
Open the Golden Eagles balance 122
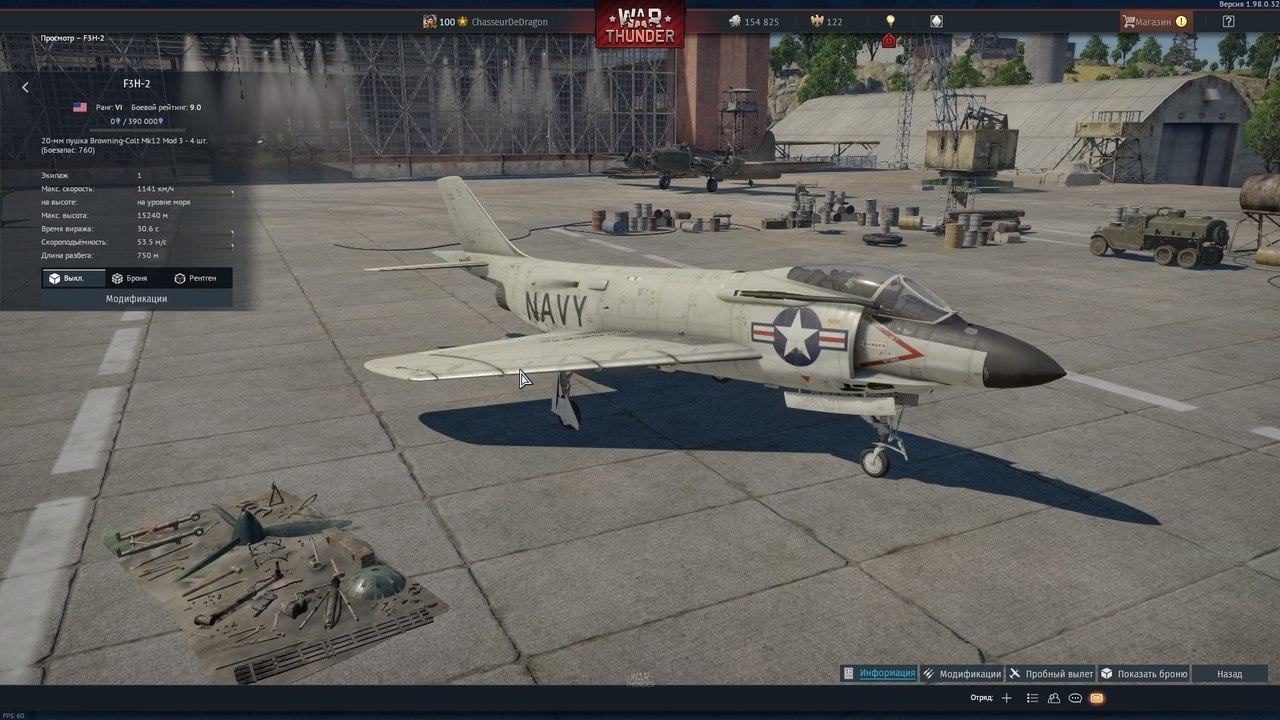[826, 22]
